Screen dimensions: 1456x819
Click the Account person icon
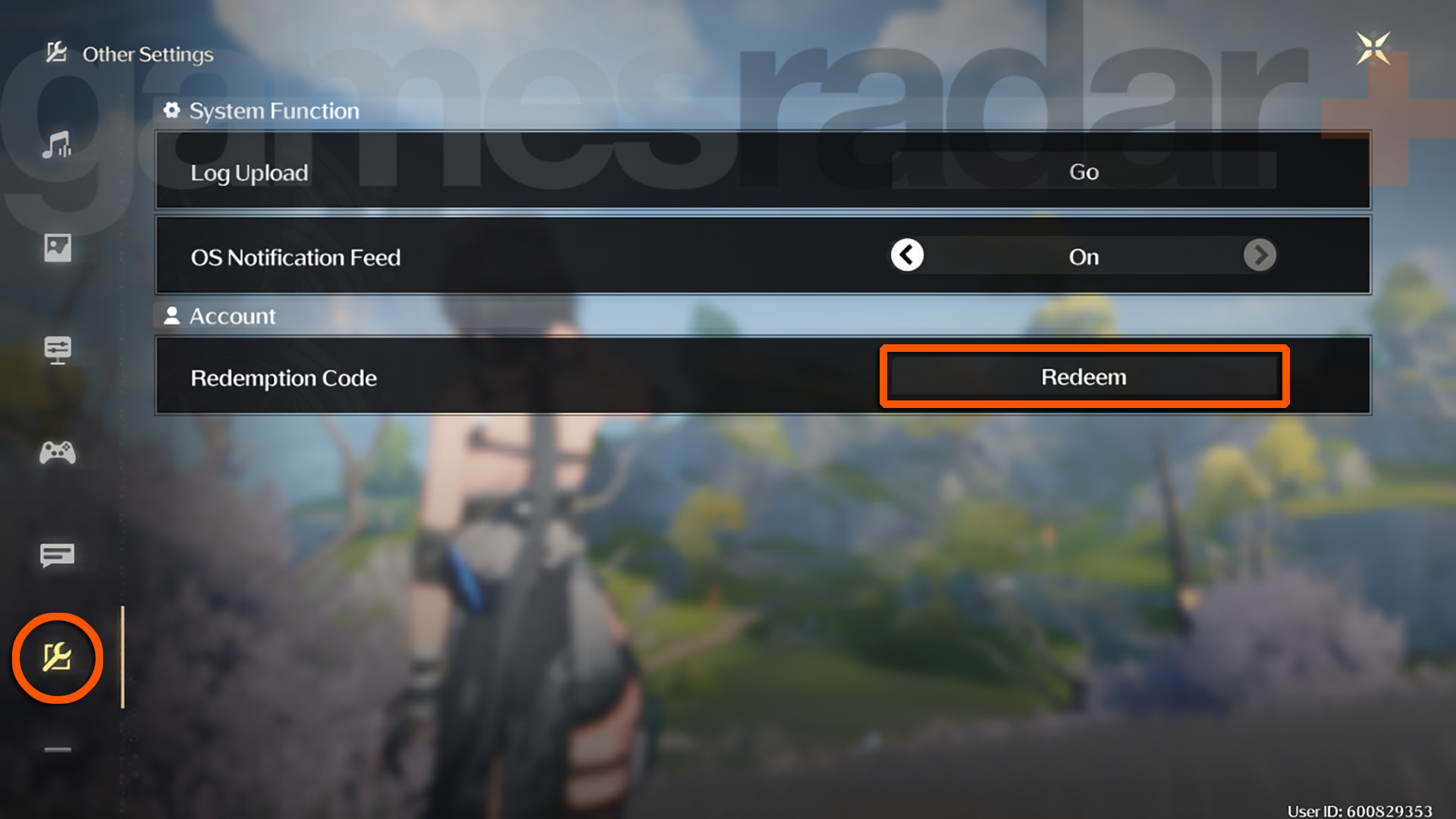(173, 315)
